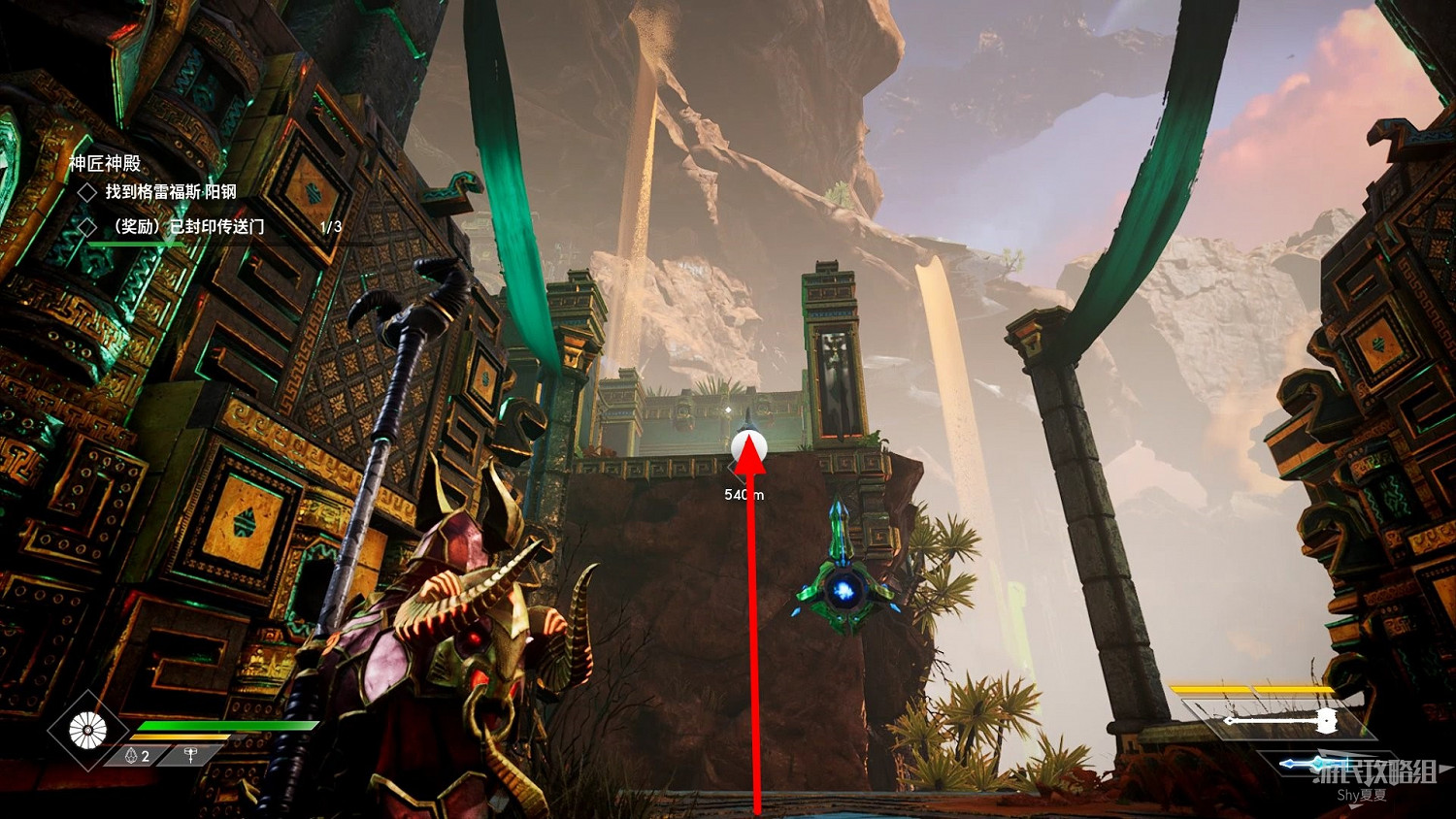Select the 神匠神殿 quest title

point(105,163)
